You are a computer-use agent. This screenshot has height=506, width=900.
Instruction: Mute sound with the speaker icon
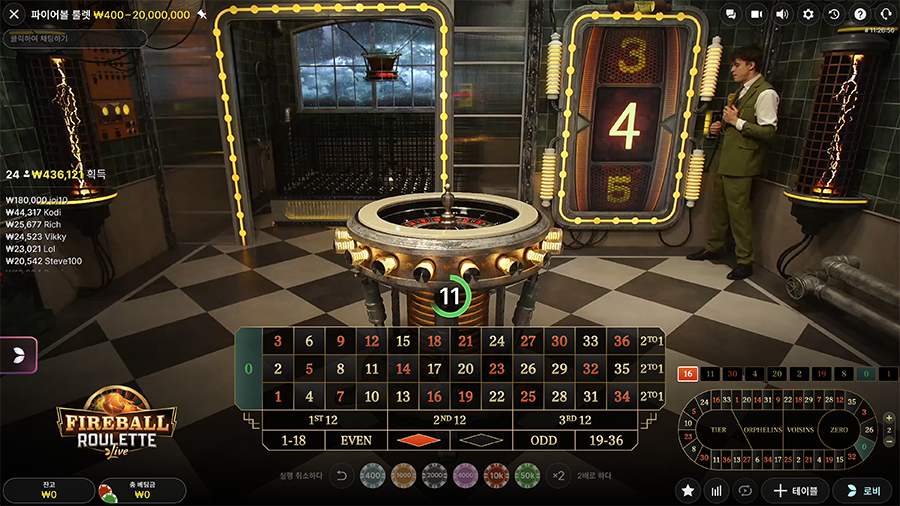[782, 14]
